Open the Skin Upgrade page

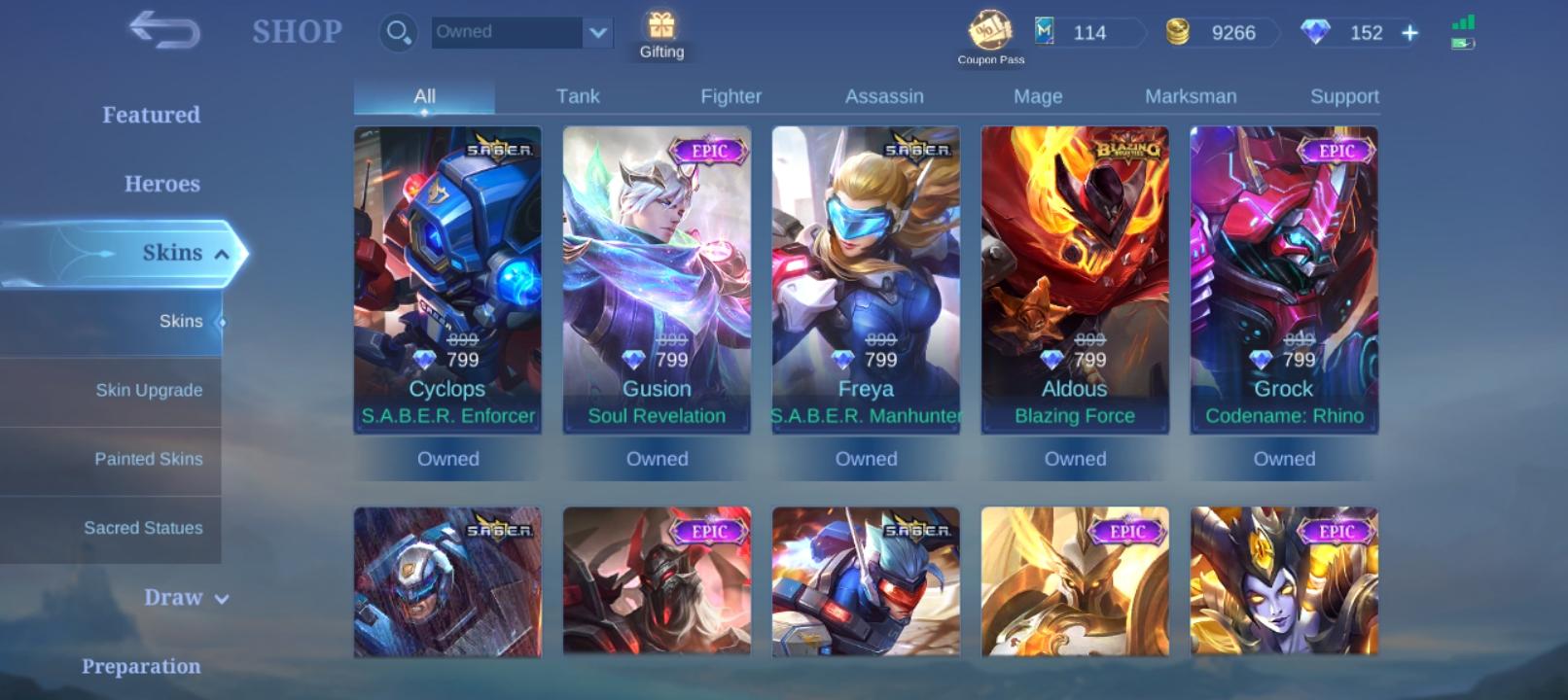[149, 390]
